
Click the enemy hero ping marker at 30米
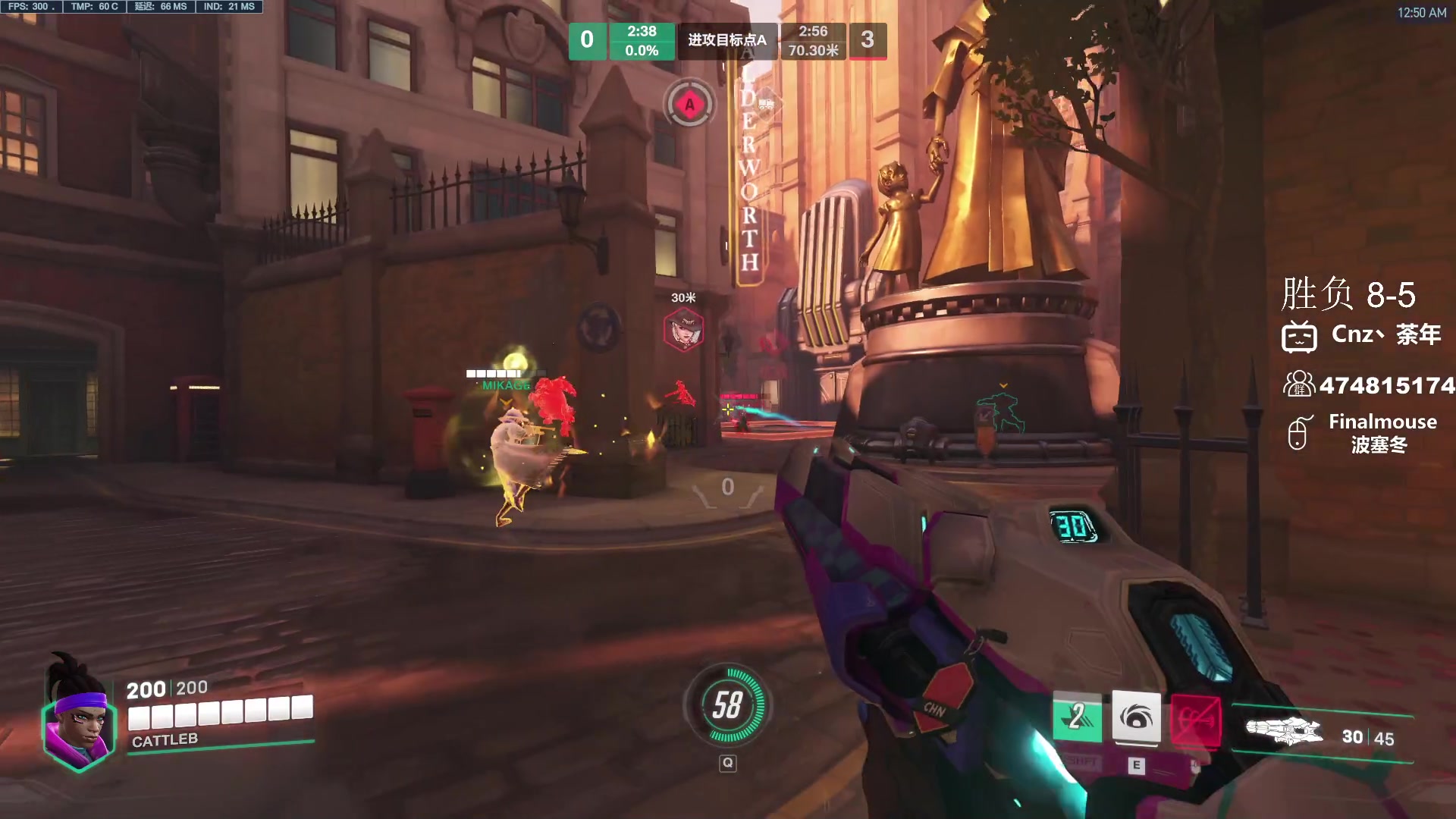683,330
